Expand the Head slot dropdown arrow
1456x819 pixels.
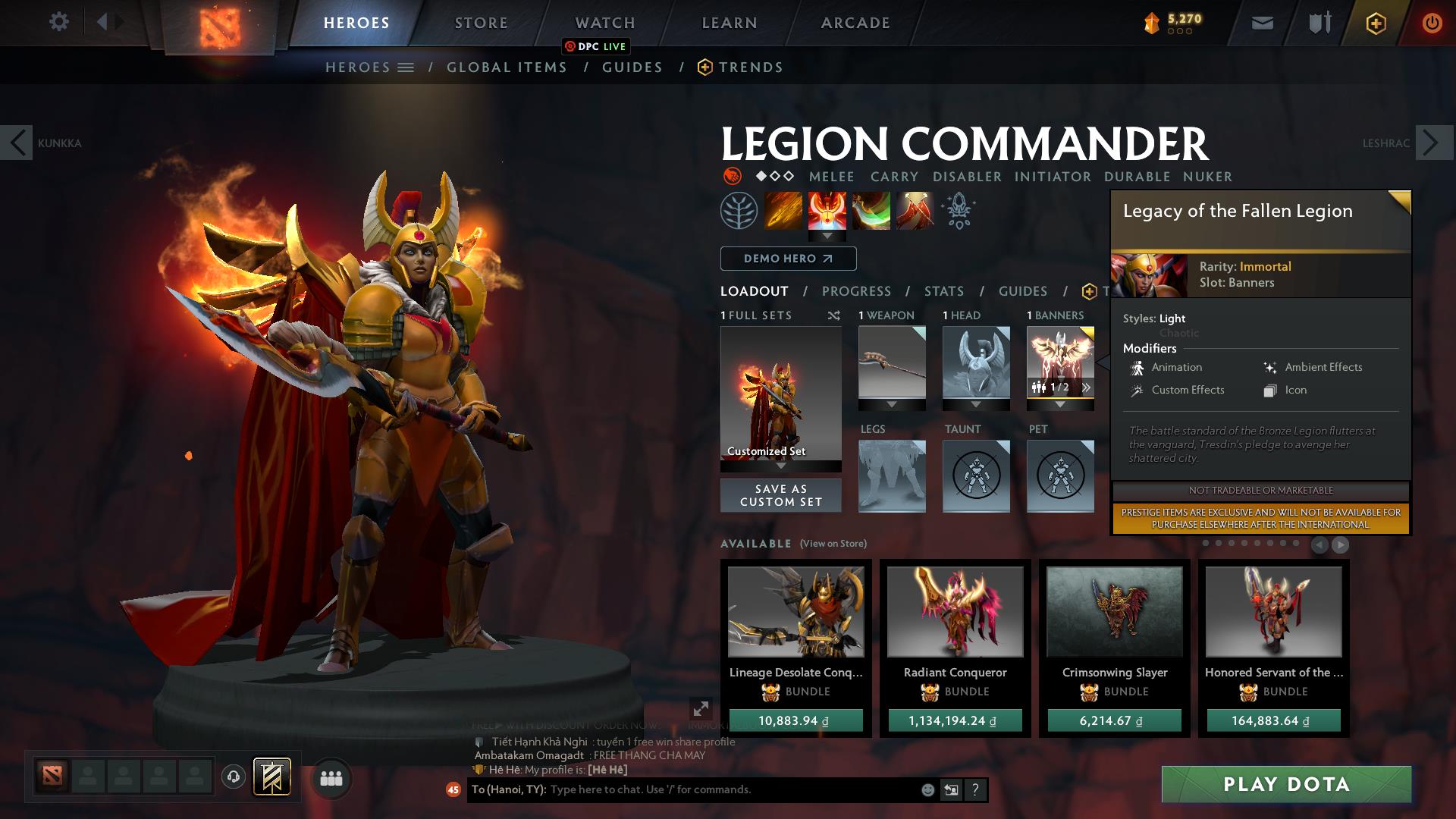pos(976,404)
